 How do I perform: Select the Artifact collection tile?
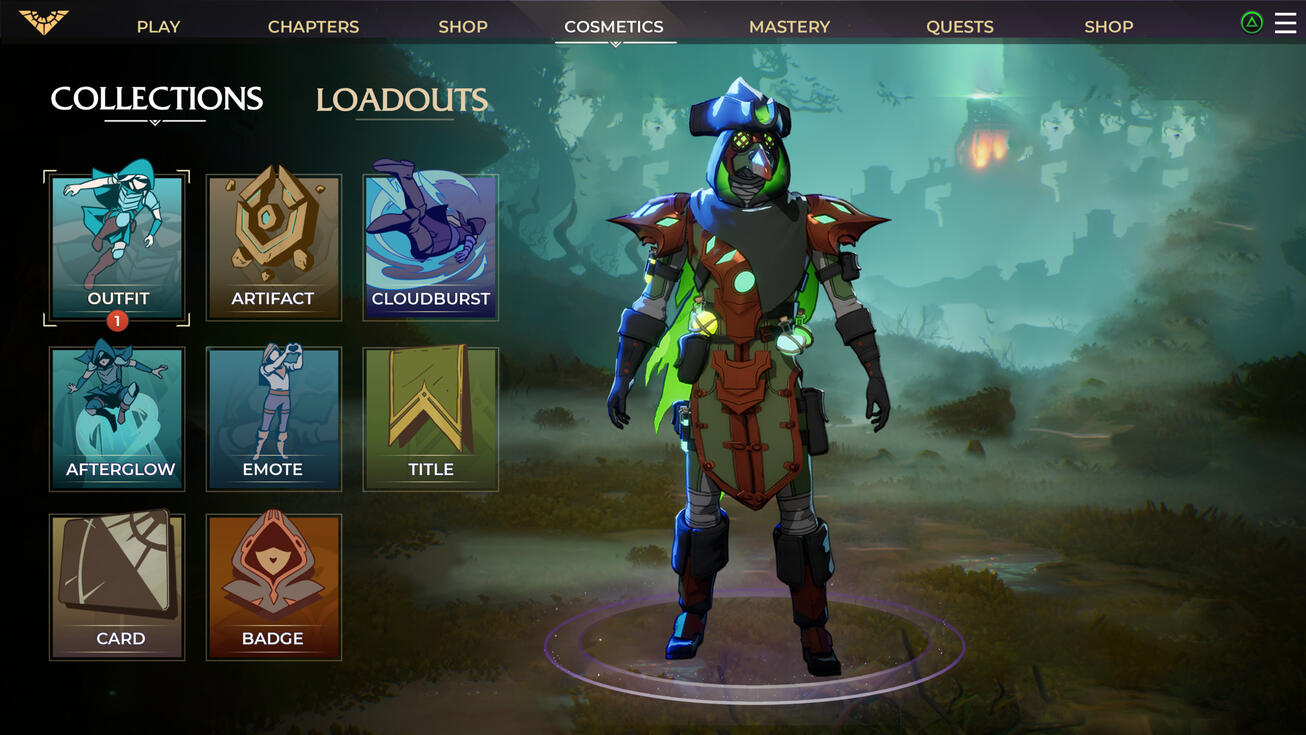point(273,247)
